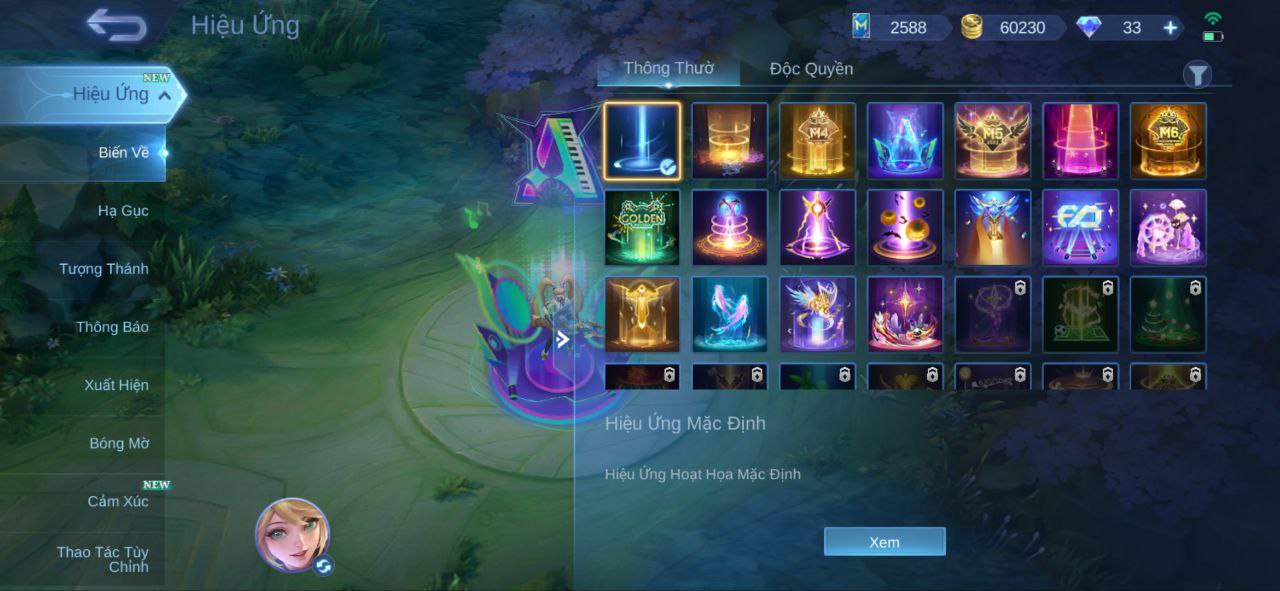Swap hero using the portrait switch icon
The height and width of the screenshot is (591, 1280).
pyautogui.click(x=323, y=567)
